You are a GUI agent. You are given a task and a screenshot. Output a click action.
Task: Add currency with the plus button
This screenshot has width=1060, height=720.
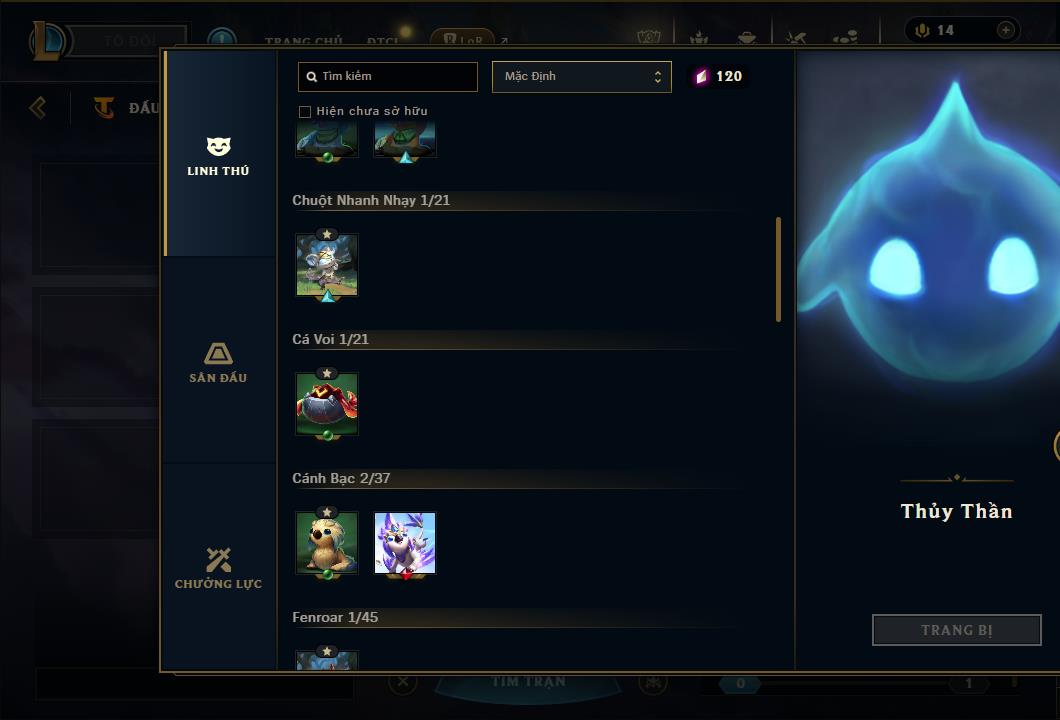click(x=1005, y=30)
